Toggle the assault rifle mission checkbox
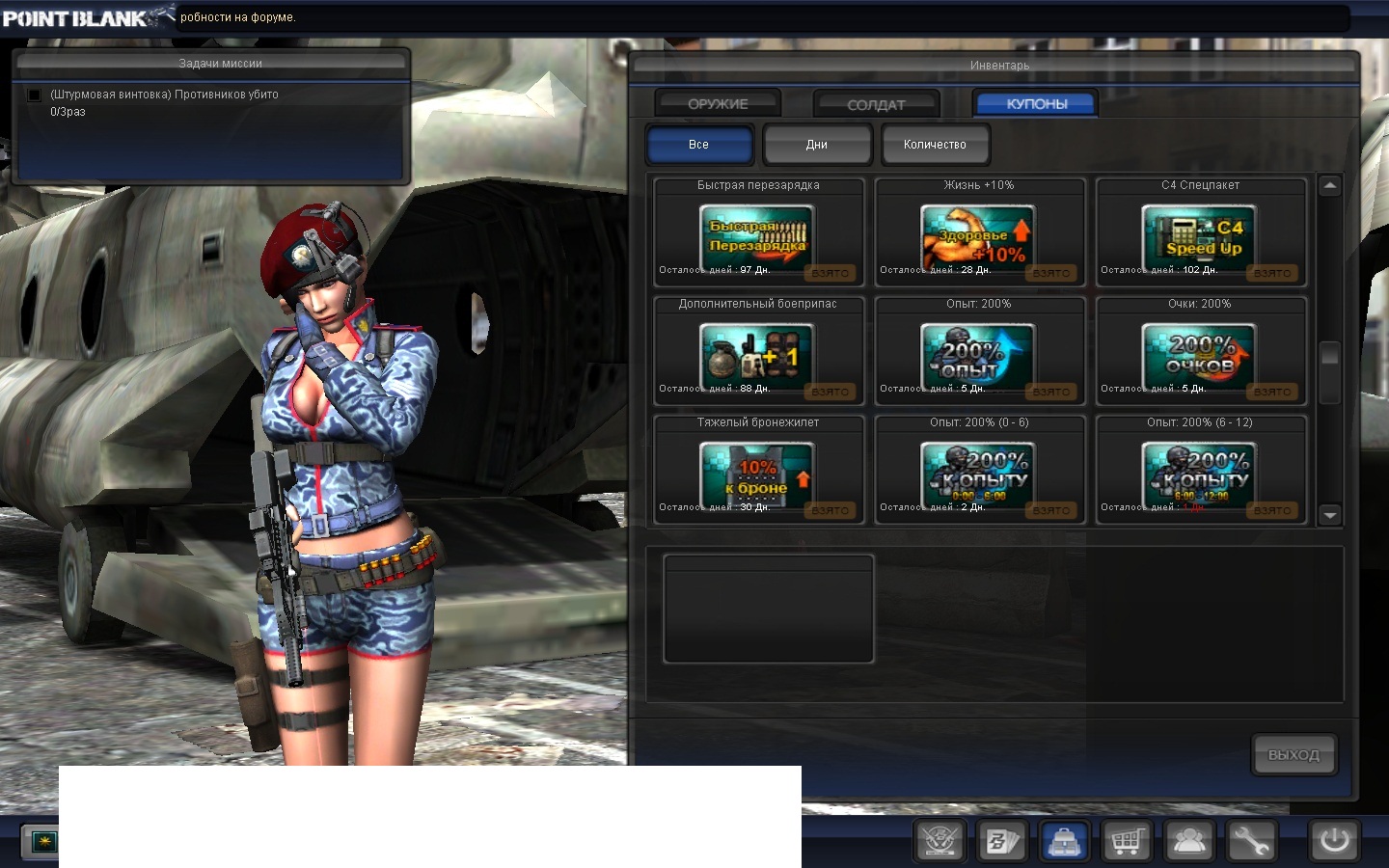 point(35,95)
